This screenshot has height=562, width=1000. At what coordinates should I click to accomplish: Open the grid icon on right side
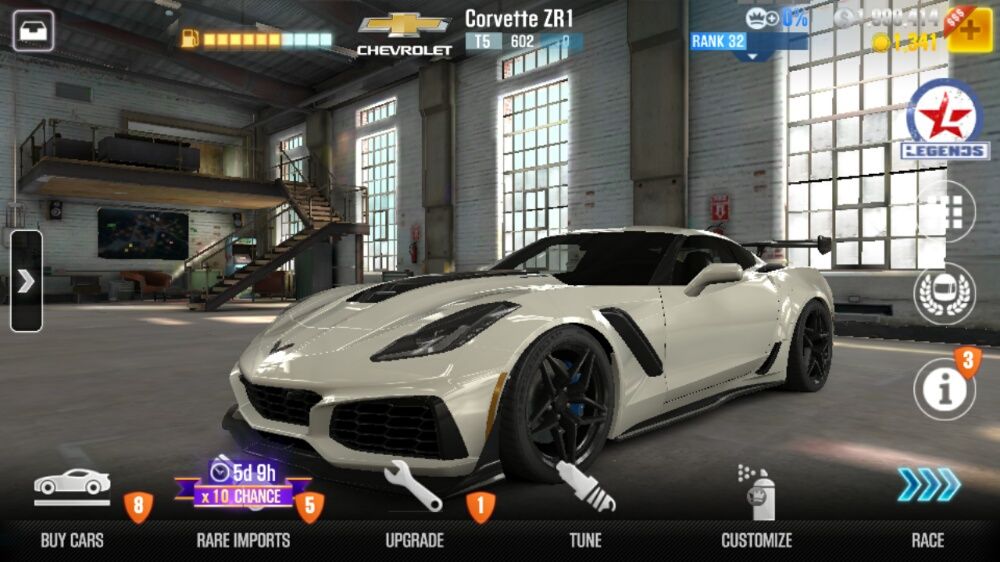pyautogui.click(x=948, y=211)
